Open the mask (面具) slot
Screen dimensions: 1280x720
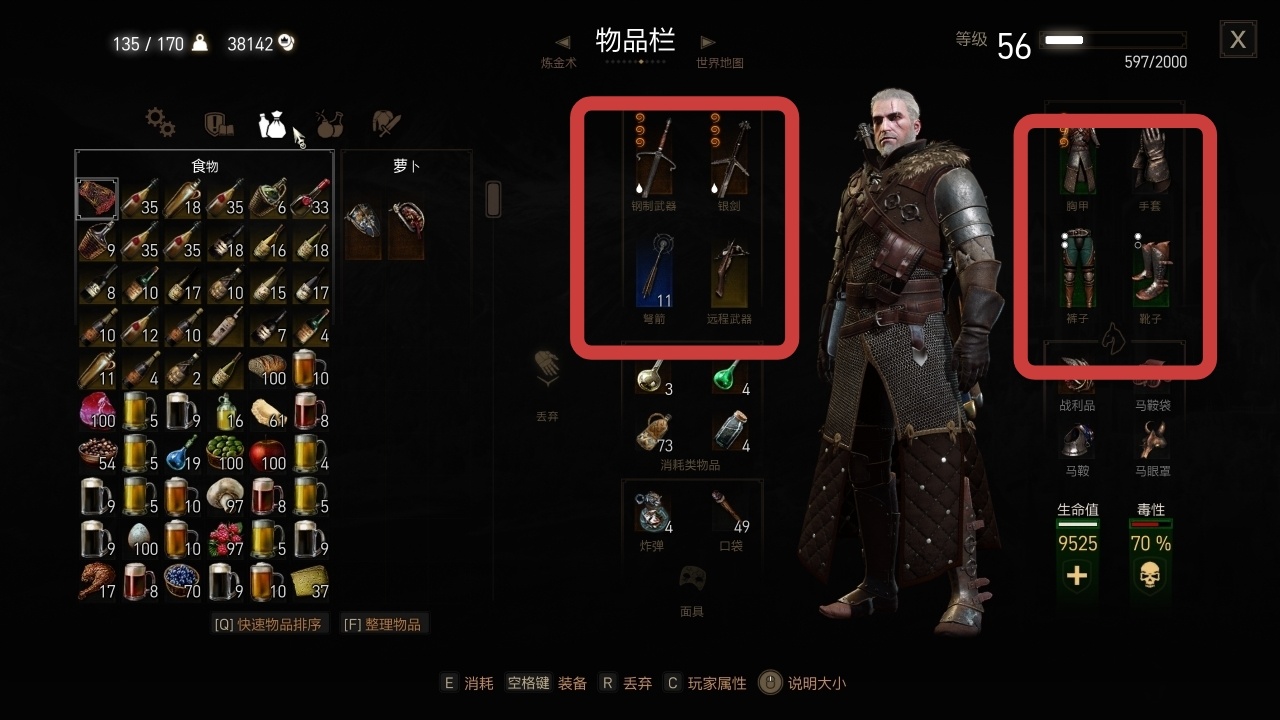coord(693,578)
